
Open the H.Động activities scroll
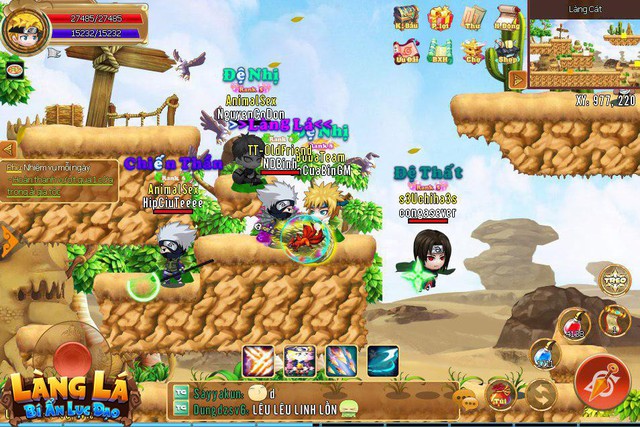pos(507,18)
